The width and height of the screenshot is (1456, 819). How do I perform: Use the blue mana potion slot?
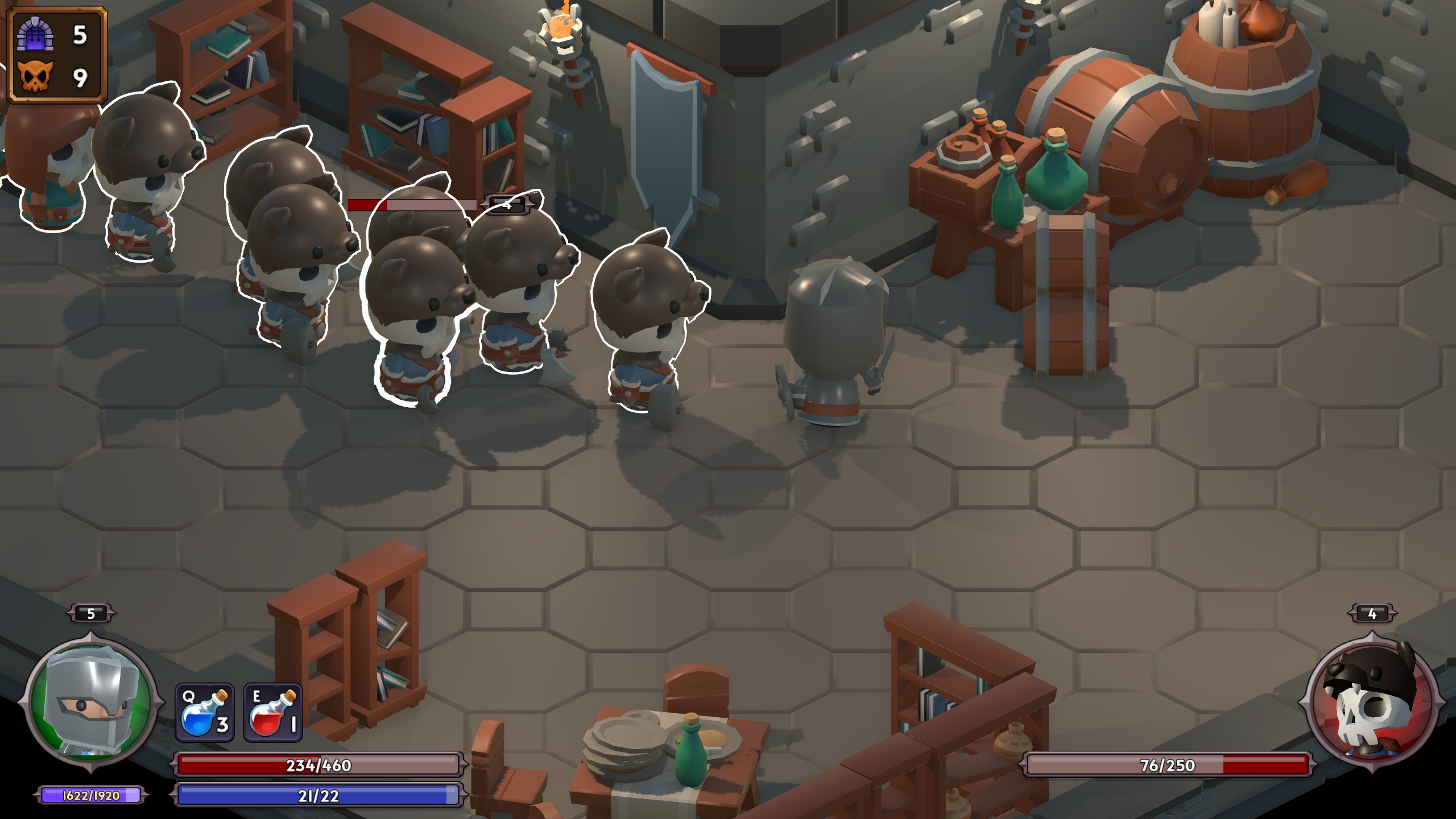tap(205, 713)
